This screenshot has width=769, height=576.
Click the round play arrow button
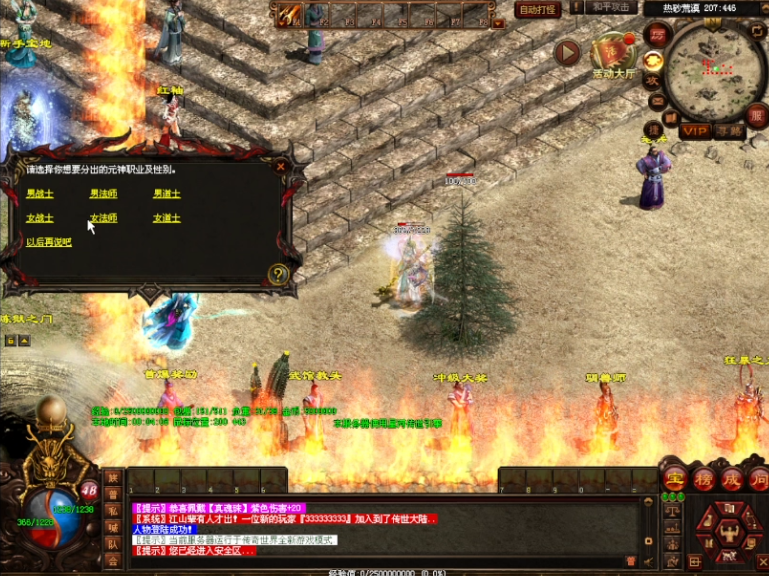point(568,52)
